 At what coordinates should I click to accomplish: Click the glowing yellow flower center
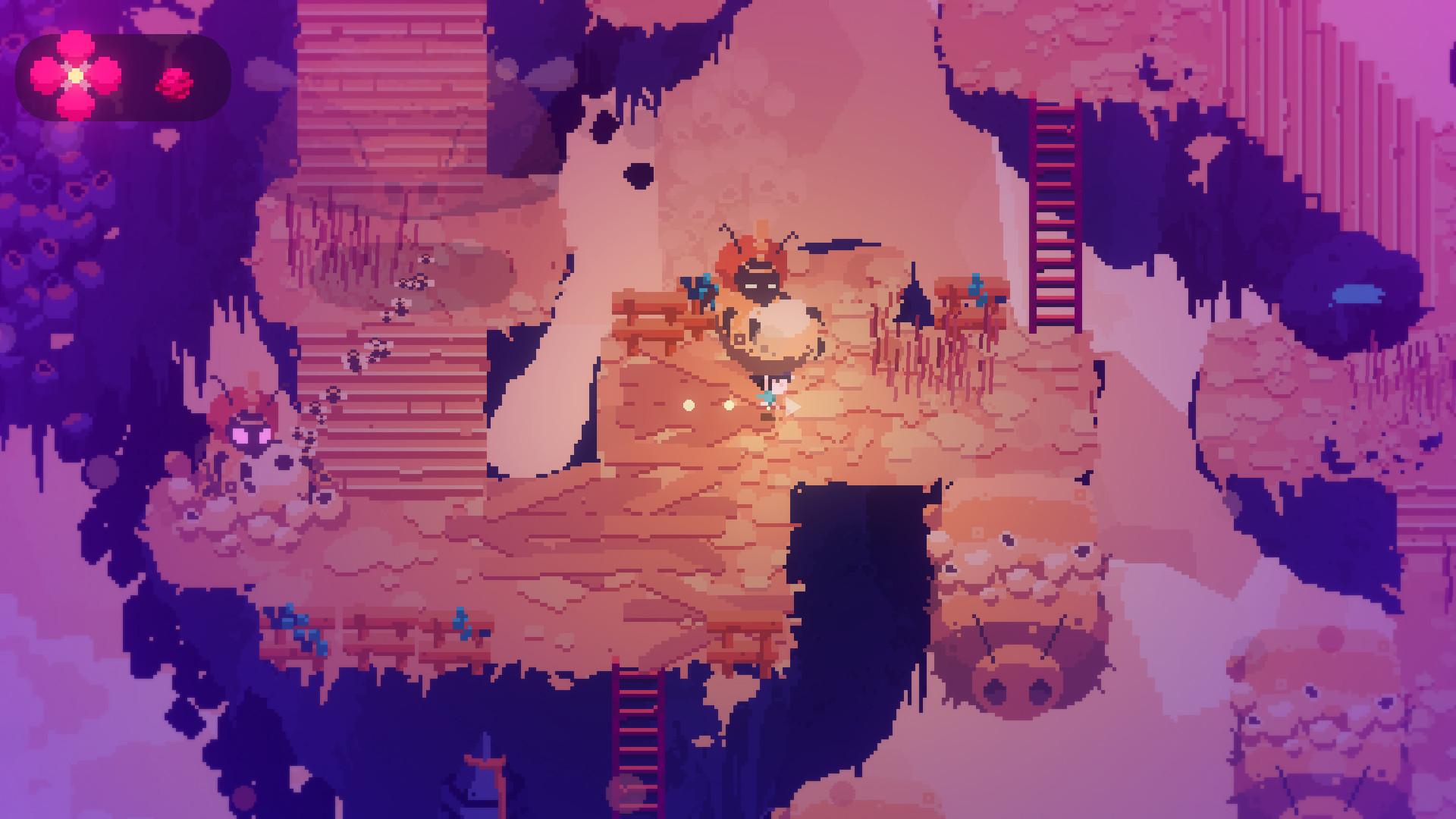click(74, 74)
